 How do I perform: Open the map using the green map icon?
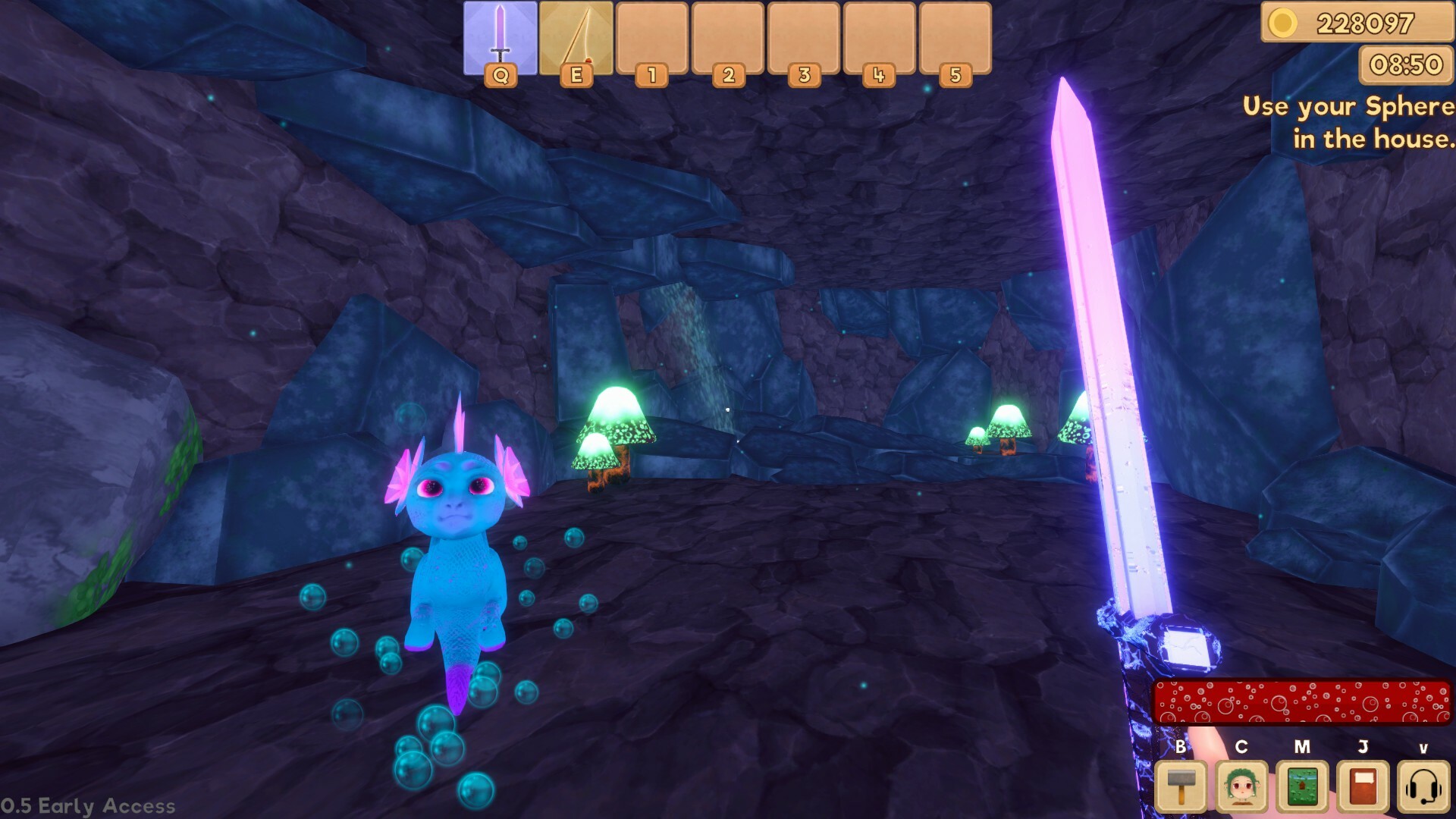(1303, 787)
